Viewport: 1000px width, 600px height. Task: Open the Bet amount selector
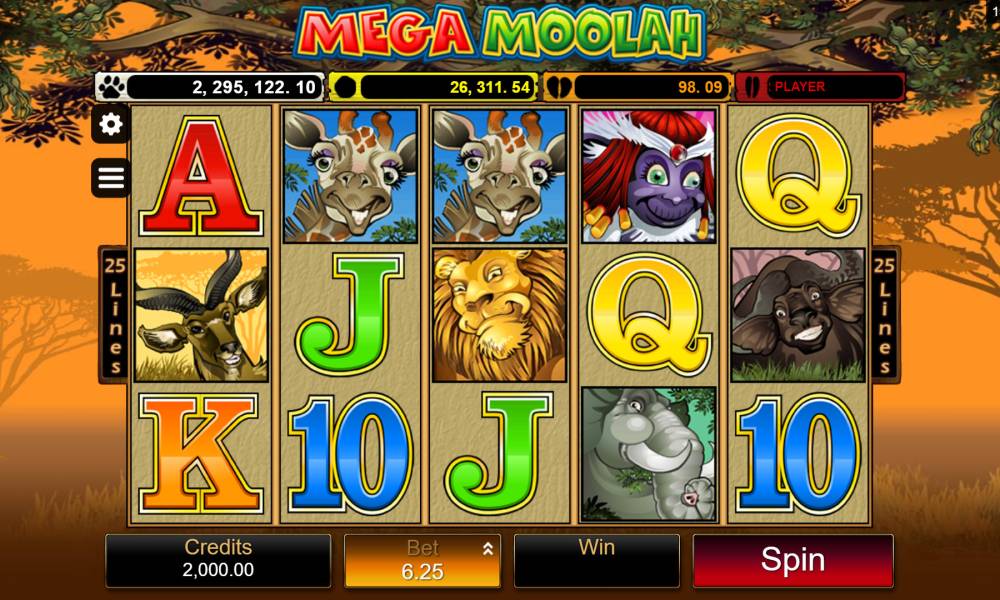(423, 560)
